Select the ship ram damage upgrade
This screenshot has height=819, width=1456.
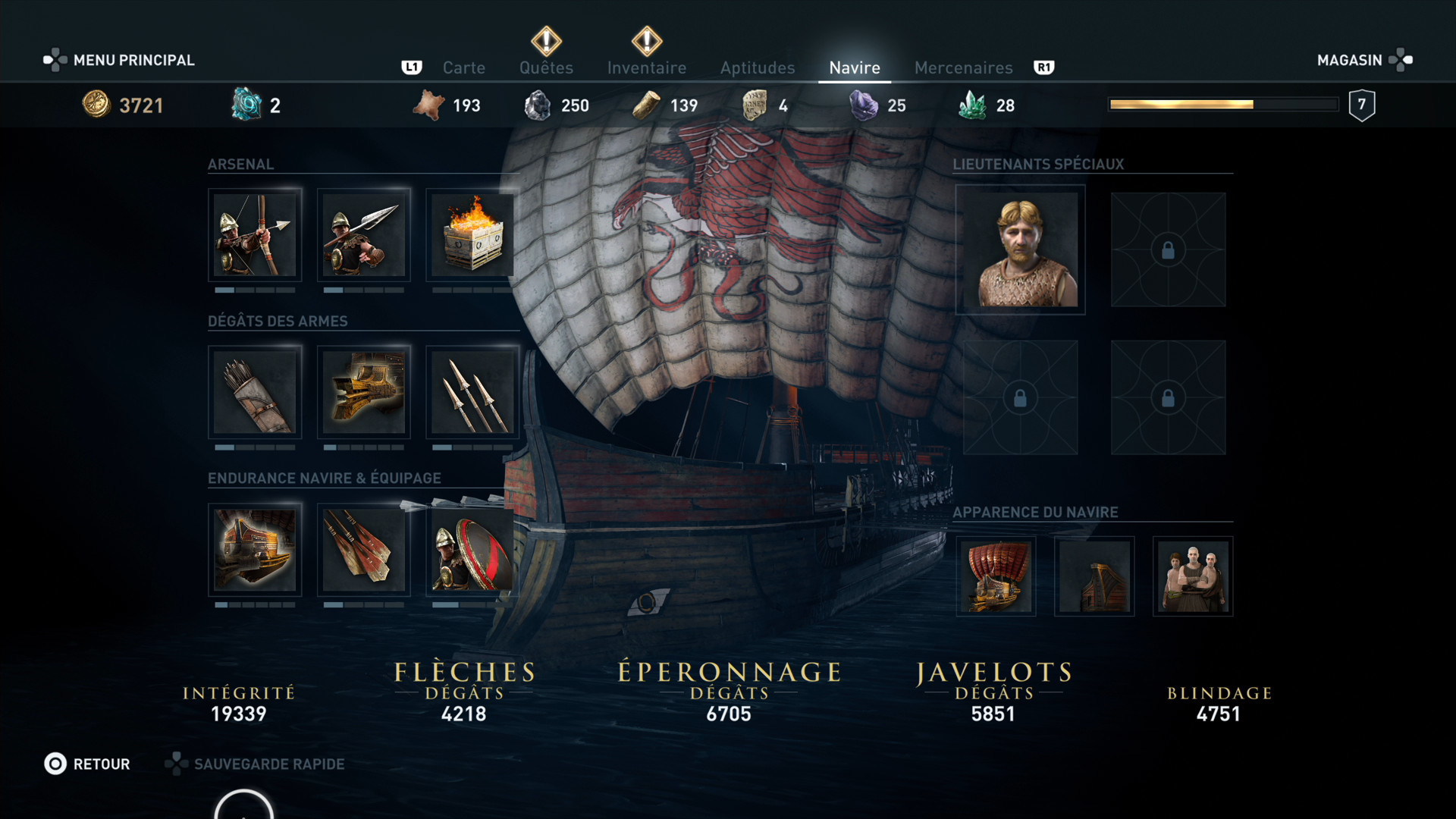(x=363, y=392)
